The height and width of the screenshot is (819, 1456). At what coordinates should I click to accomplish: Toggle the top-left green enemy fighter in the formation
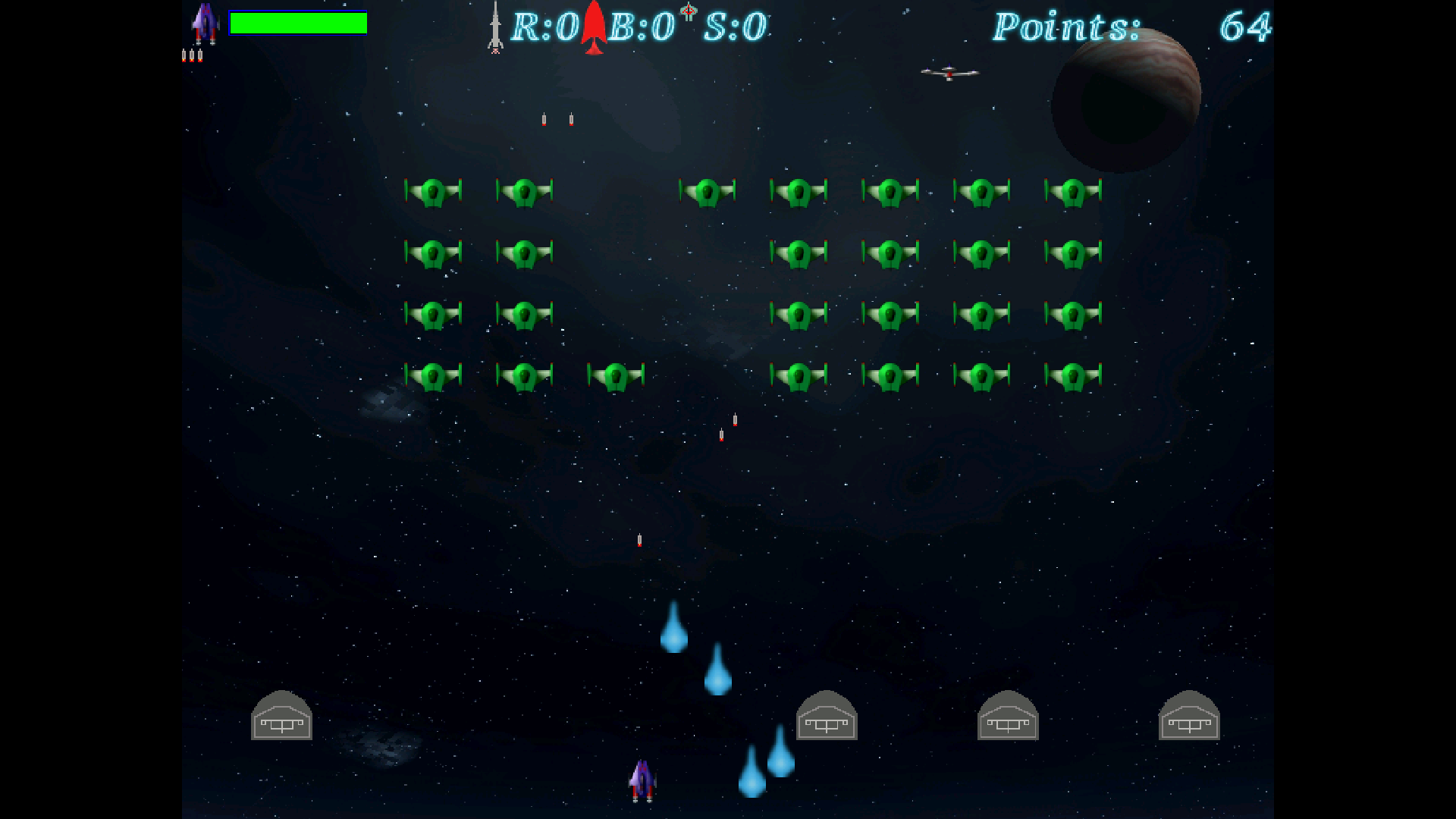434,192
